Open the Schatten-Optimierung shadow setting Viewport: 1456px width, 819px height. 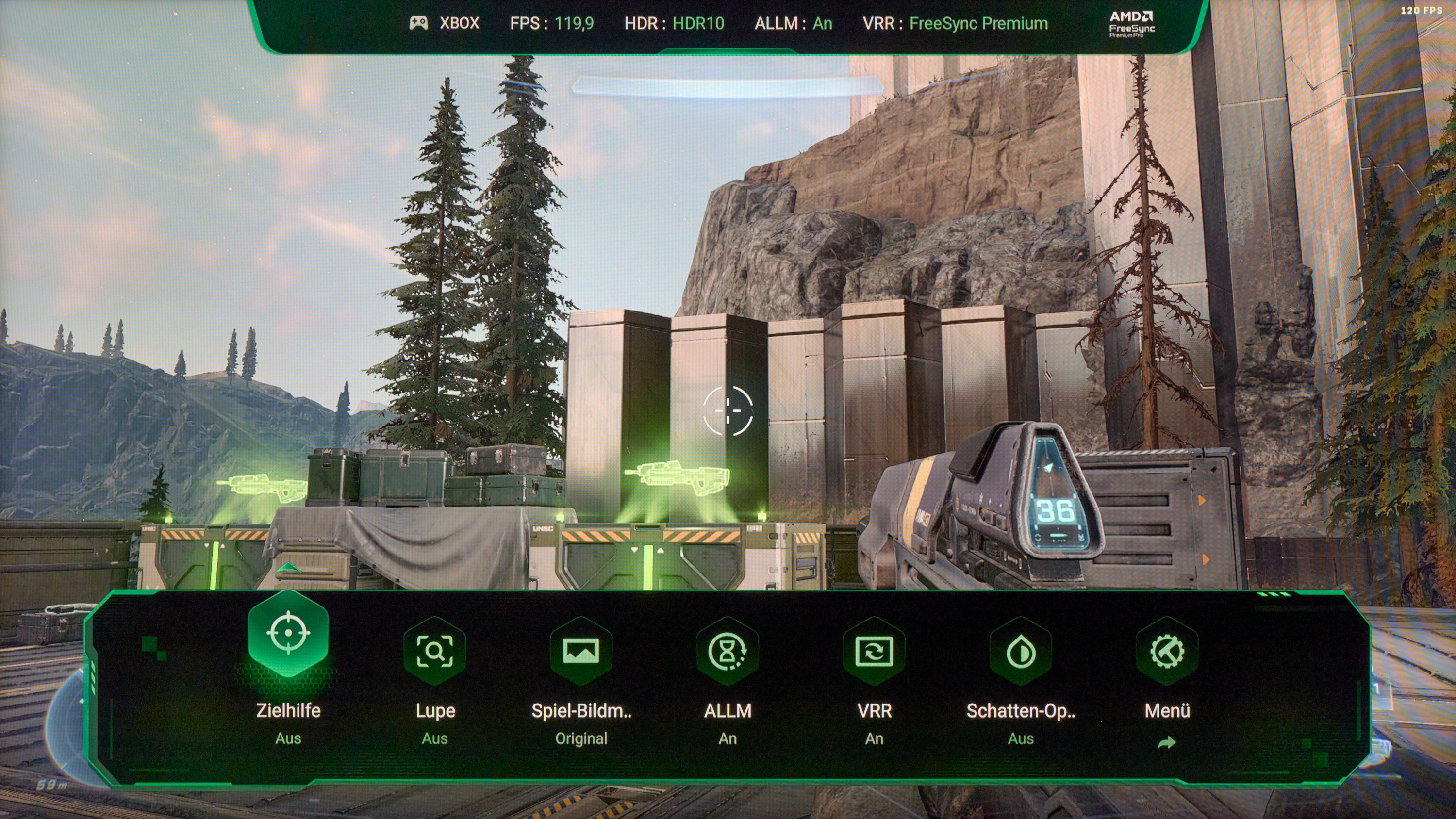[1020, 652]
